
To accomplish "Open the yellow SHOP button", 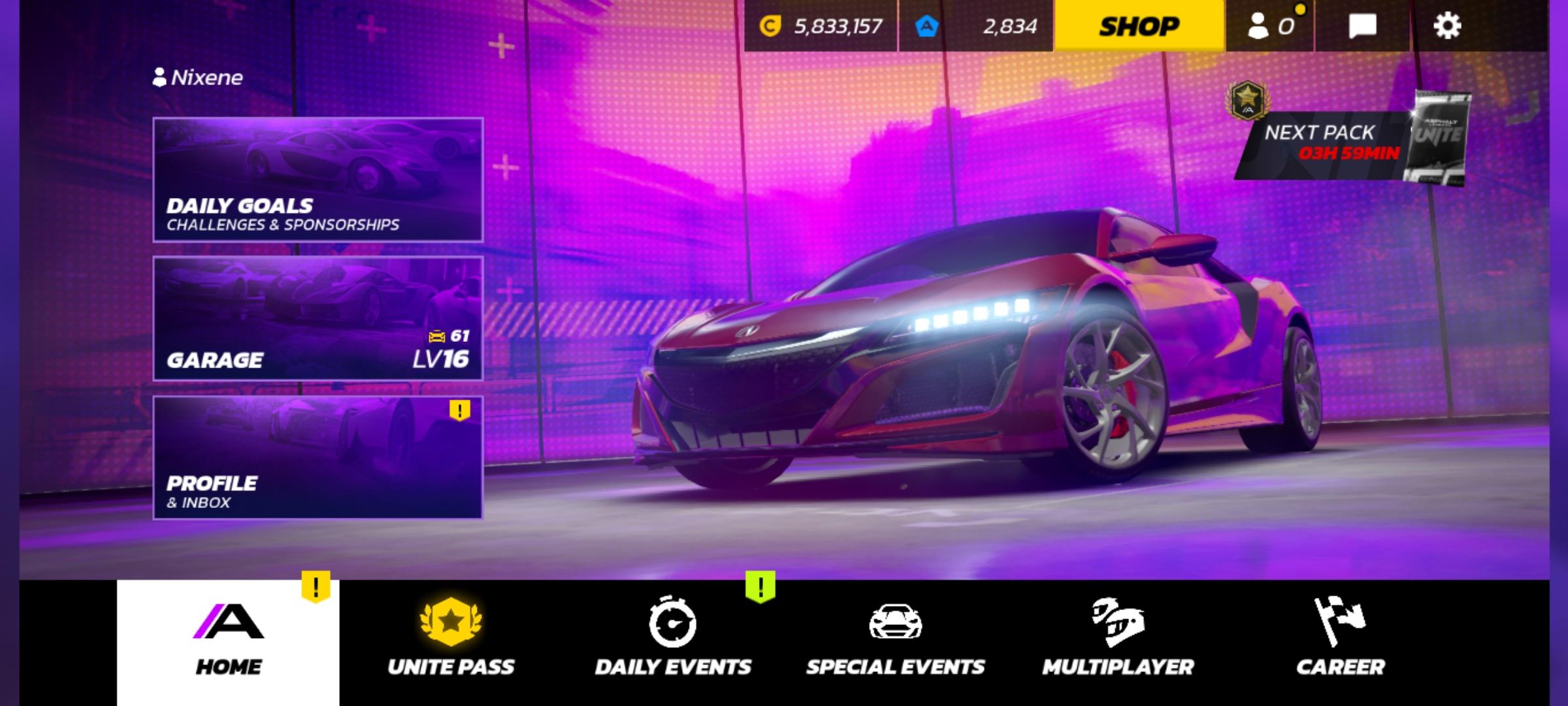I will point(1139,26).
